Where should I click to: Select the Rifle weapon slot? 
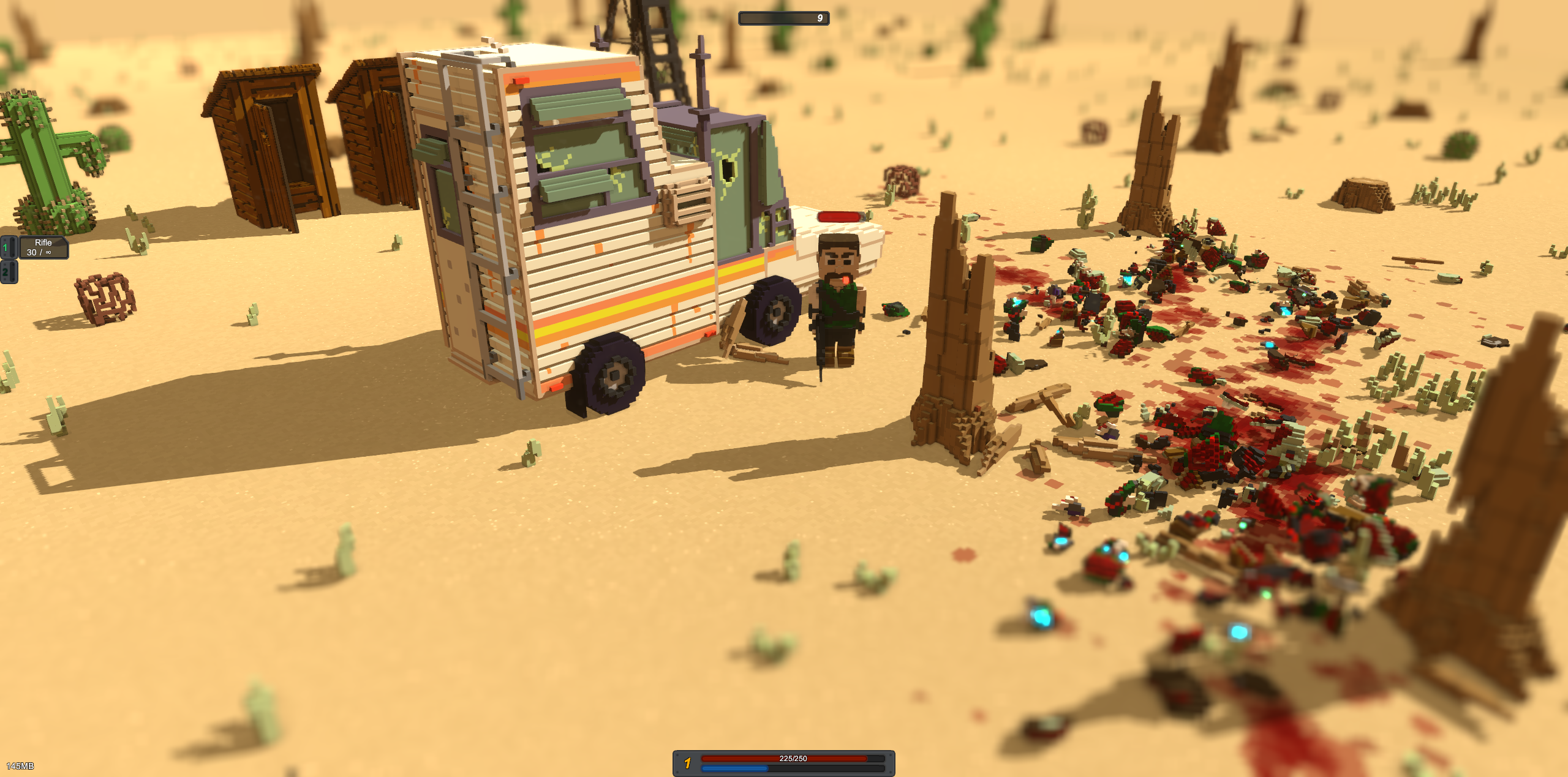coord(42,247)
